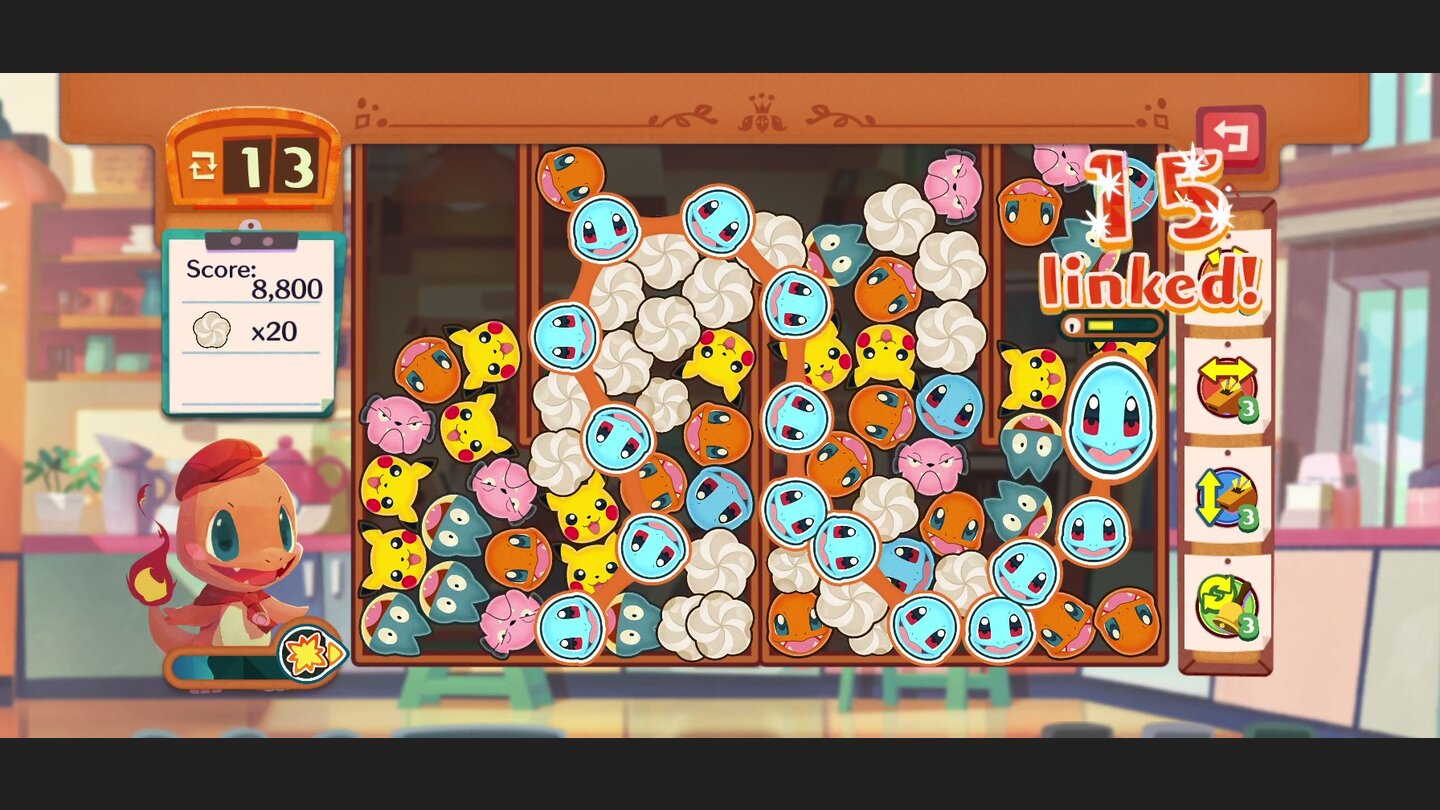1440x810 pixels.
Task: Activate the vertical shuffle power-up
Action: coord(1227,500)
